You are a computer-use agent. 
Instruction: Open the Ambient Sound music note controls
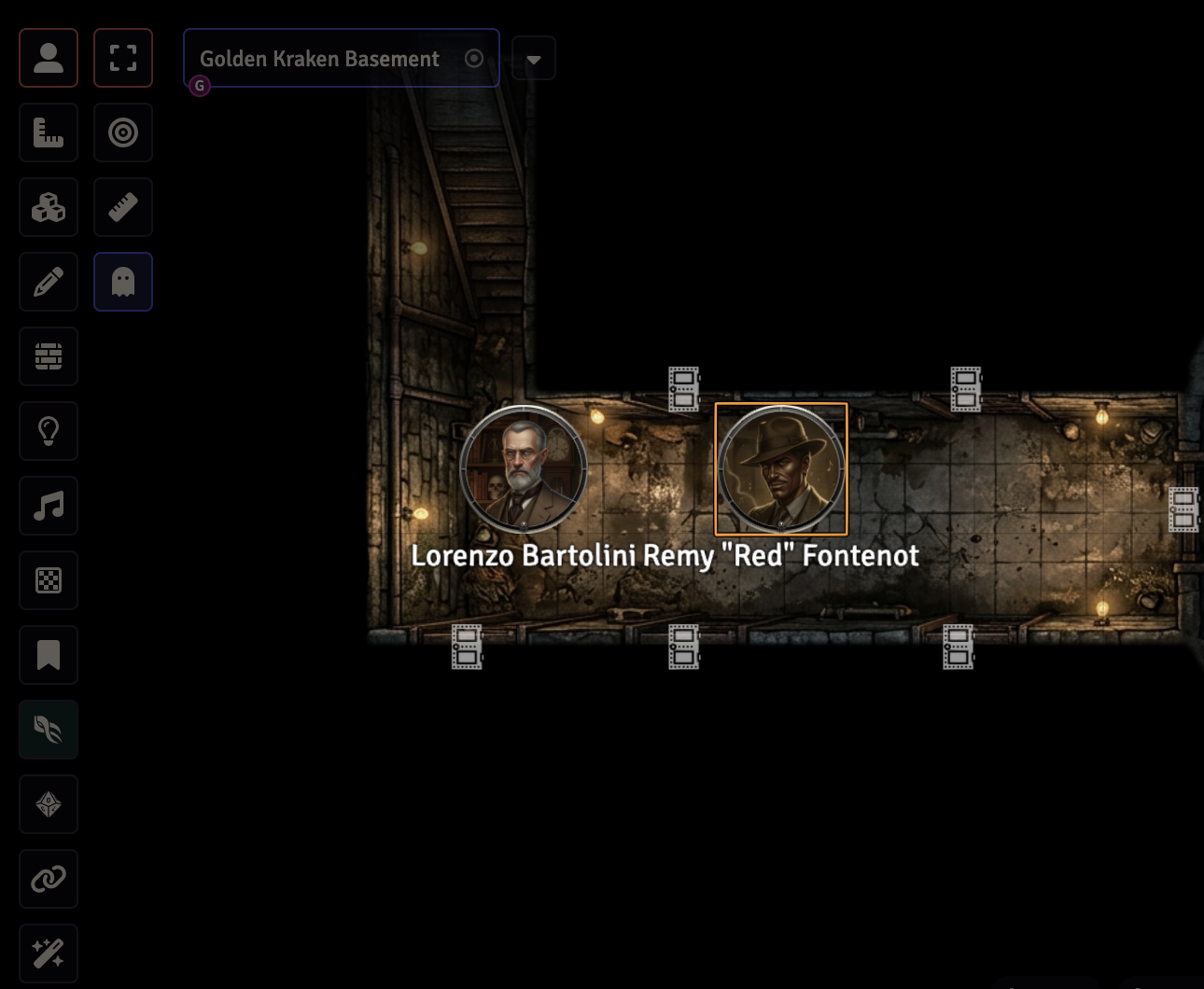click(x=49, y=506)
